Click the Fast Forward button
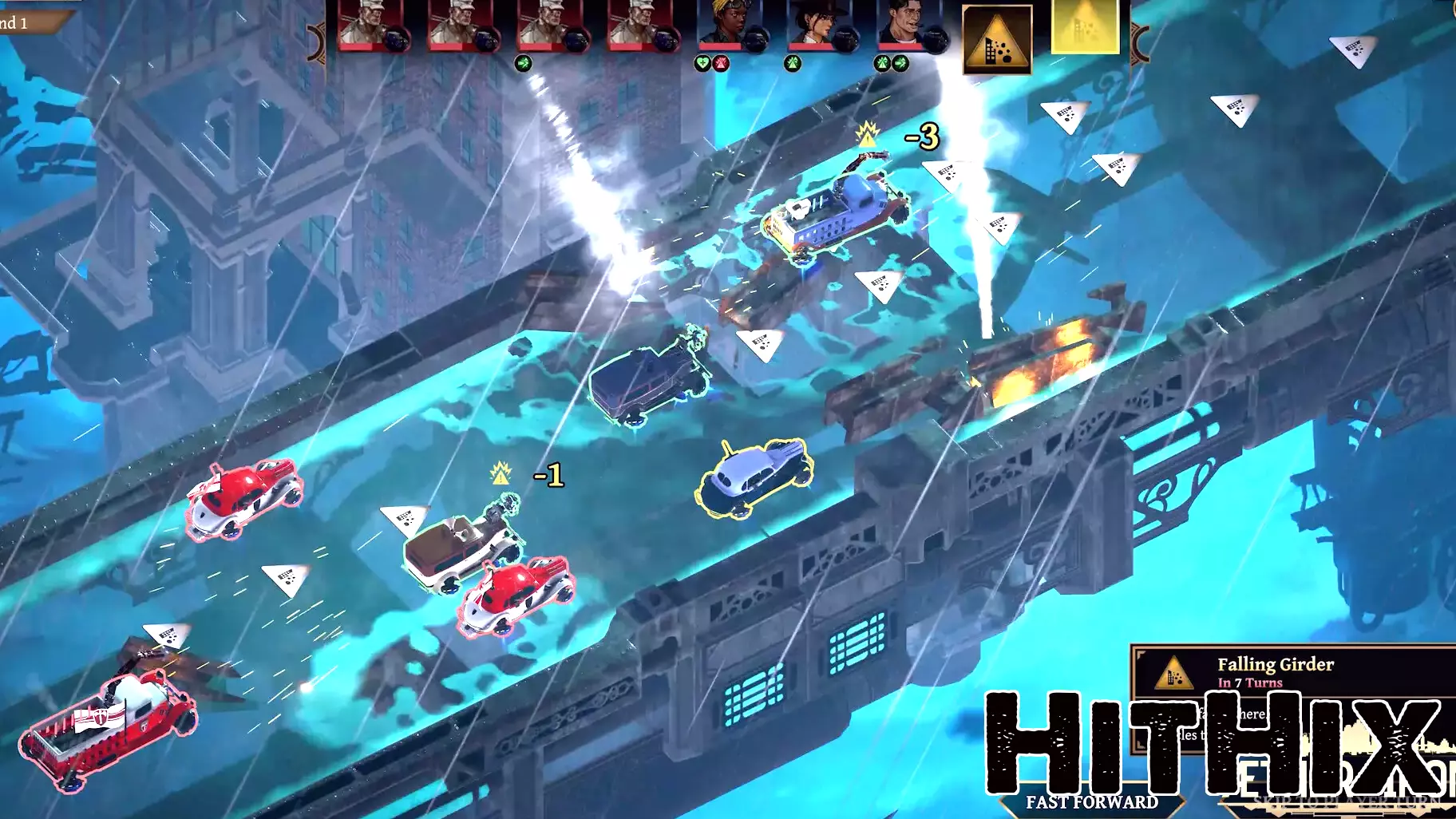Viewport: 1456px width, 819px height. tap(1091, 801)
